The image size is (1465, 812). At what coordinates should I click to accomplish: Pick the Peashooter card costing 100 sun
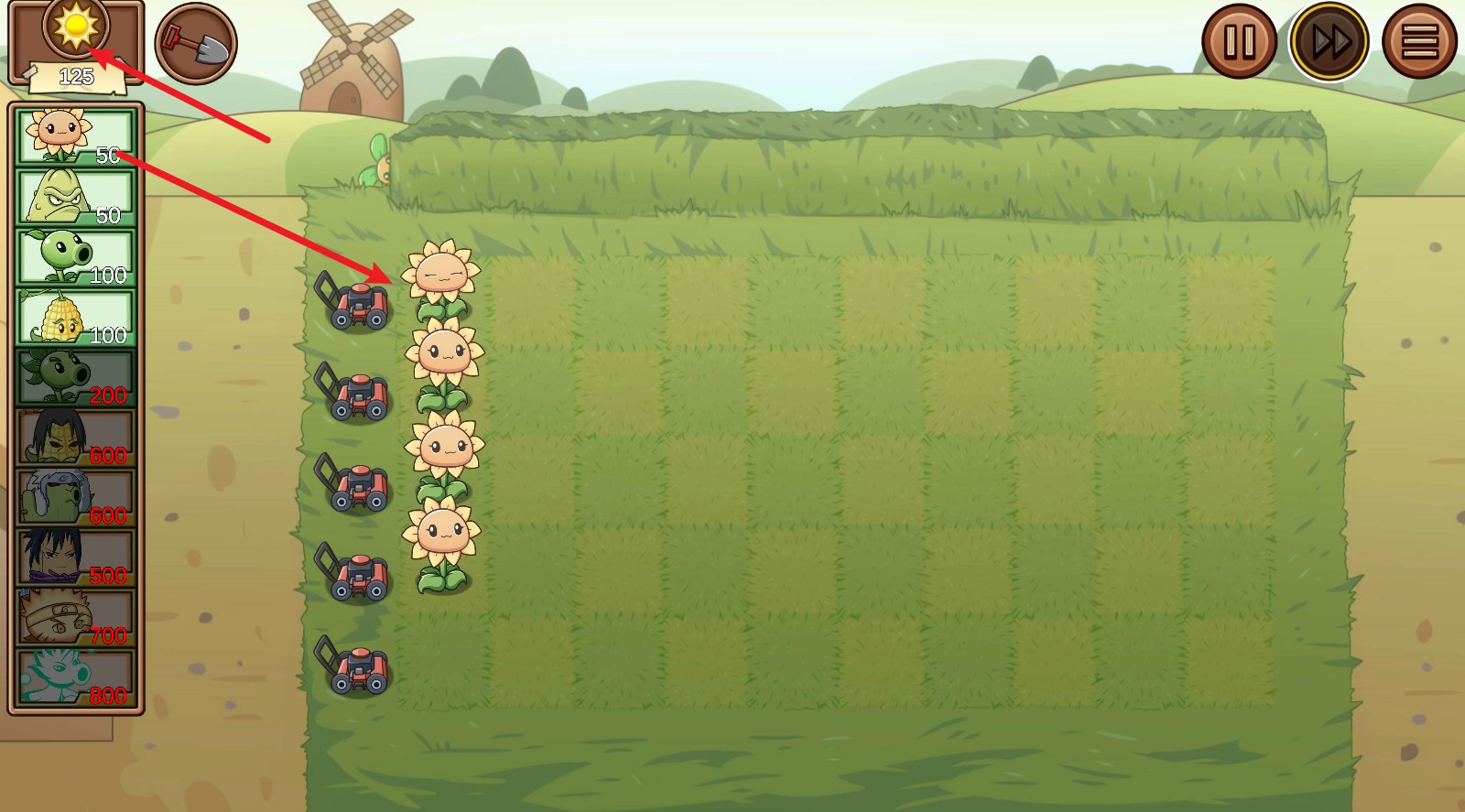pos(71,256)
